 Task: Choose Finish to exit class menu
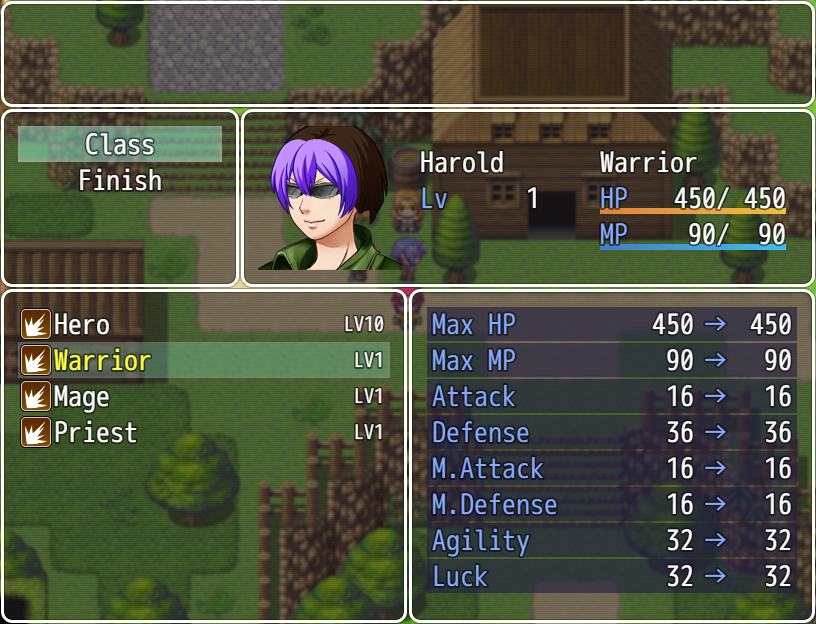[x=120, y=181]
